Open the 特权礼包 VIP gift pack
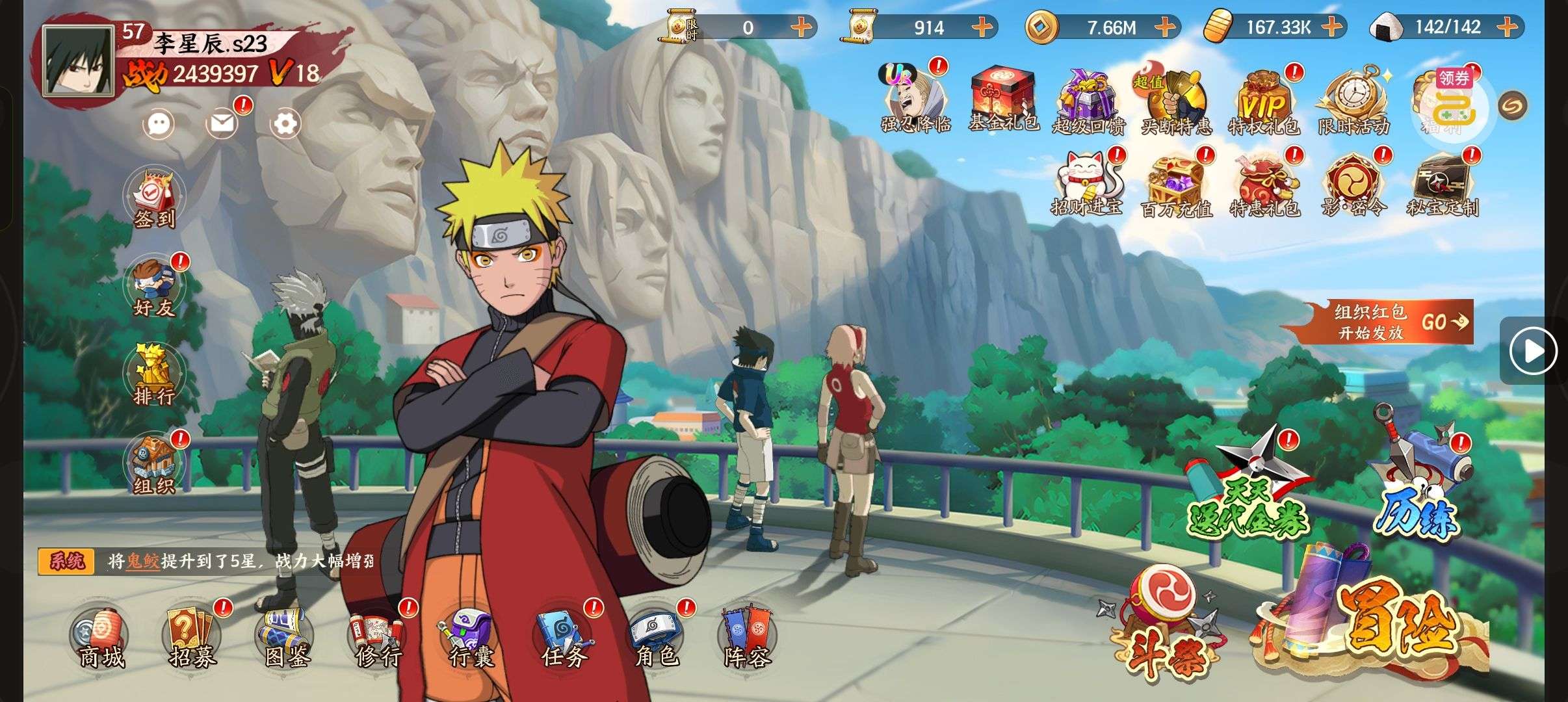 (1264, 104)
